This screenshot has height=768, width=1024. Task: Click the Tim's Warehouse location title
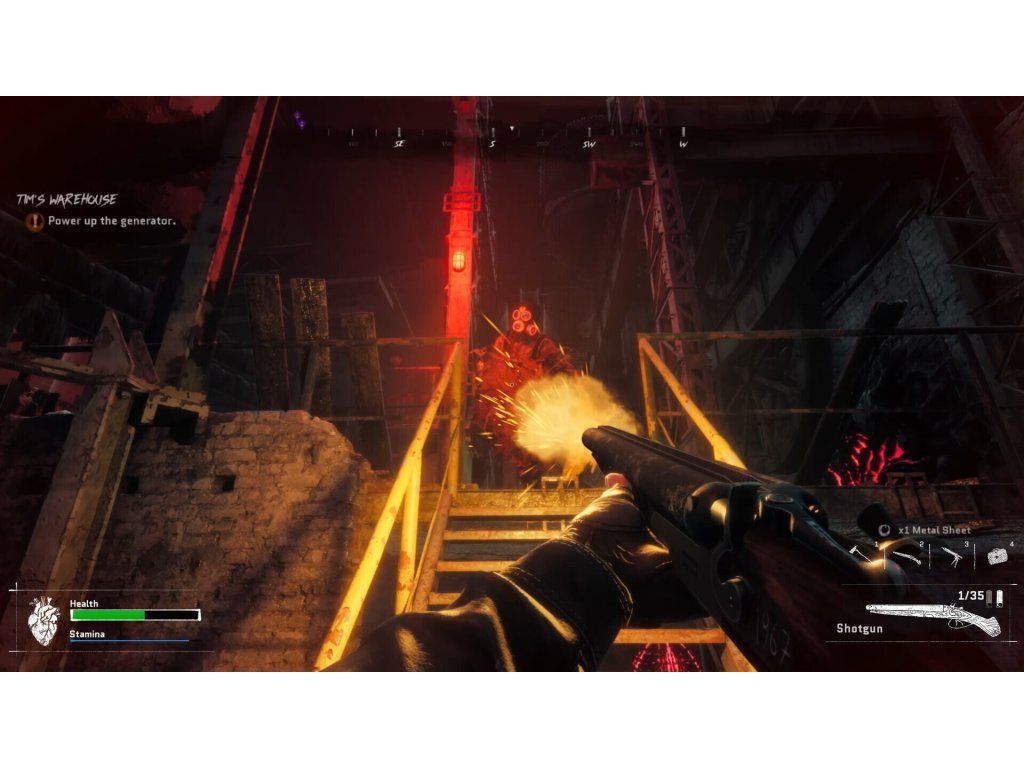(x=66, y=200)
